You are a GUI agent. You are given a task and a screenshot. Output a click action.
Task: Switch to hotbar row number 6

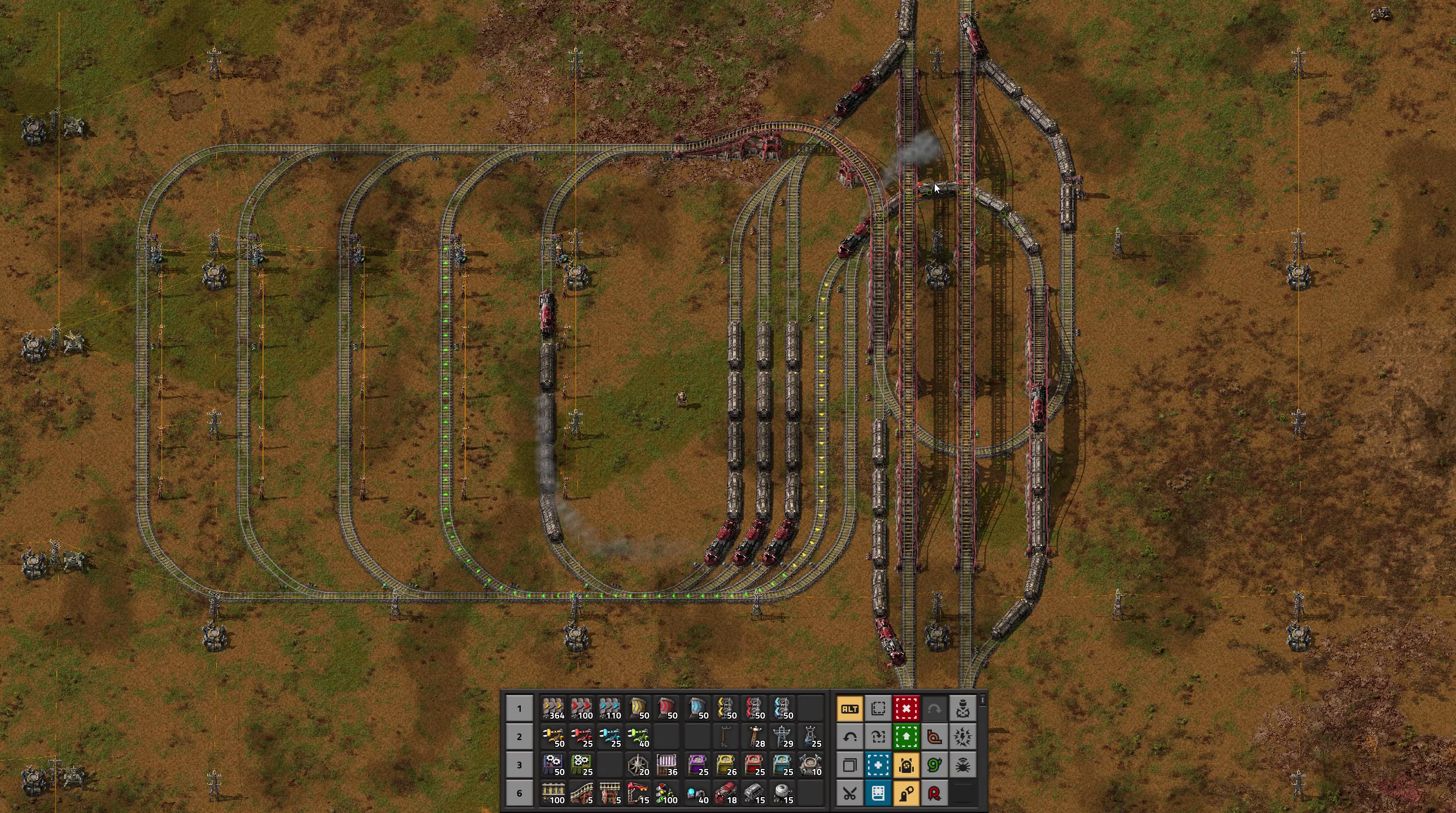pos(519,793)
